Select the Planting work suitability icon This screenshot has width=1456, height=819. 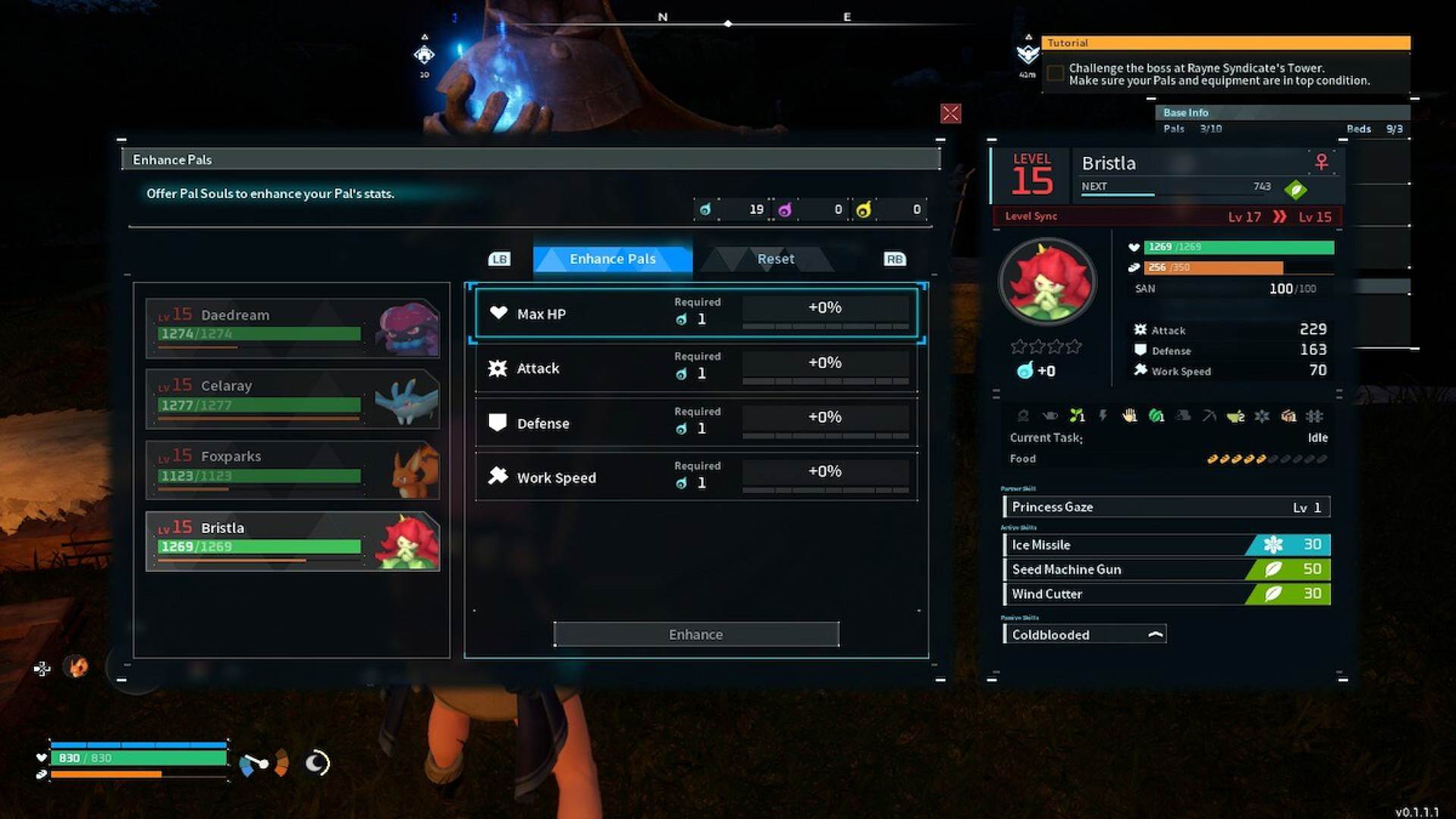point(1076,416)
